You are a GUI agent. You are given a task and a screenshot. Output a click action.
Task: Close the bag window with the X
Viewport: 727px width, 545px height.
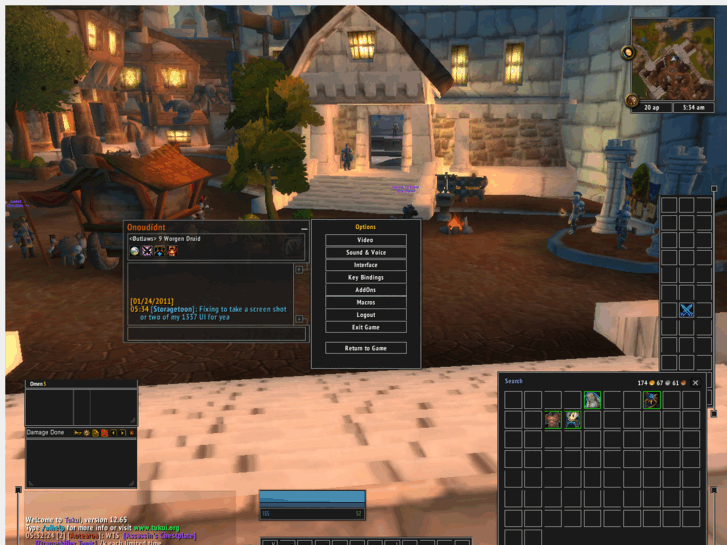(696, 383)
